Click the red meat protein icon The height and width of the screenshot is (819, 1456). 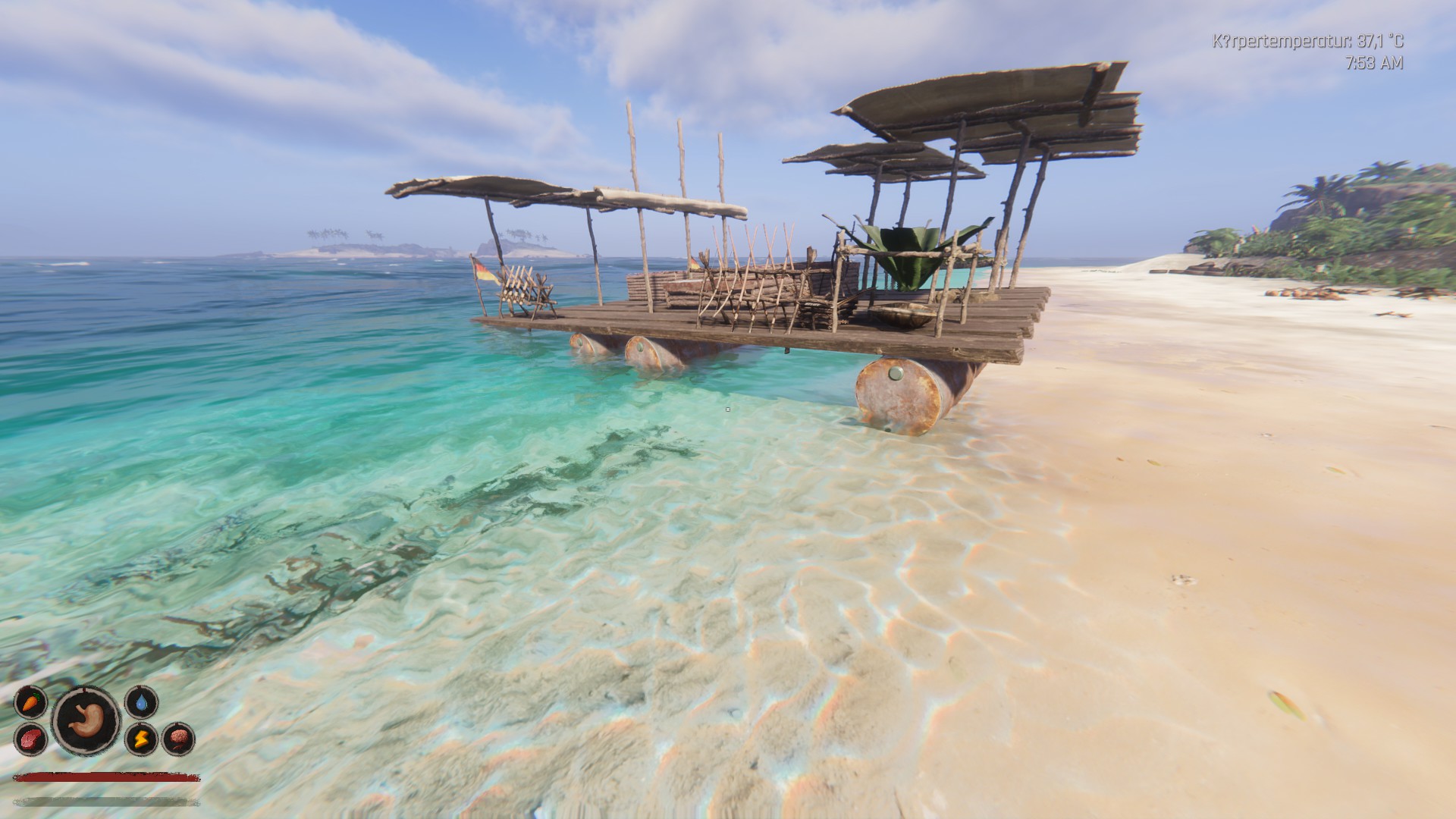pos(30,739)
